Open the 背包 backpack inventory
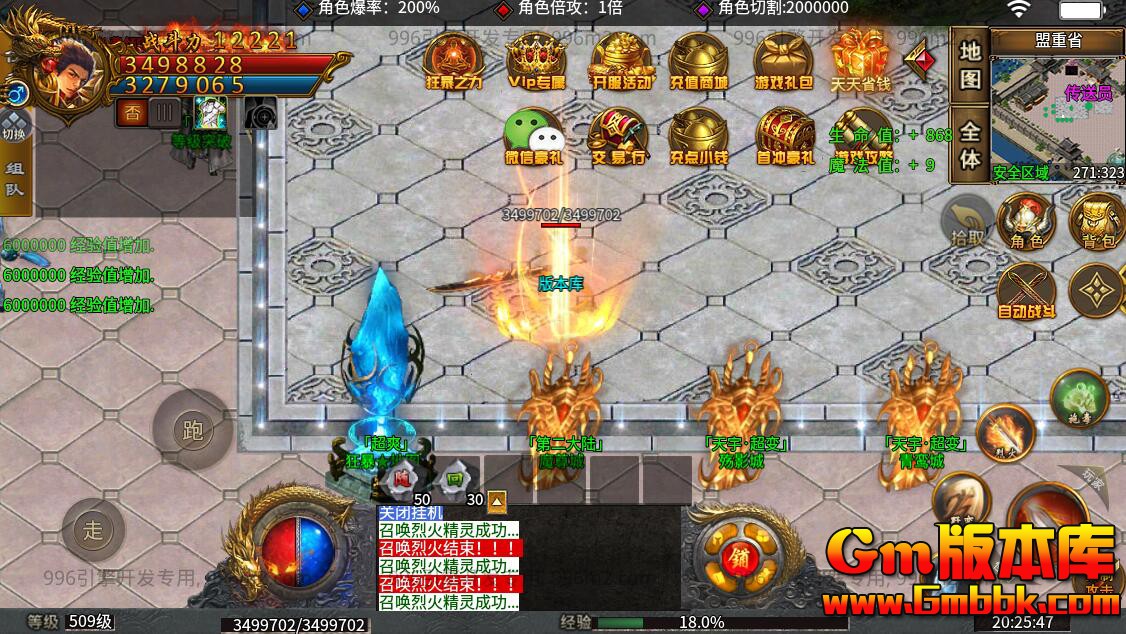1126x634 pixels. [x=1096, y=219]
